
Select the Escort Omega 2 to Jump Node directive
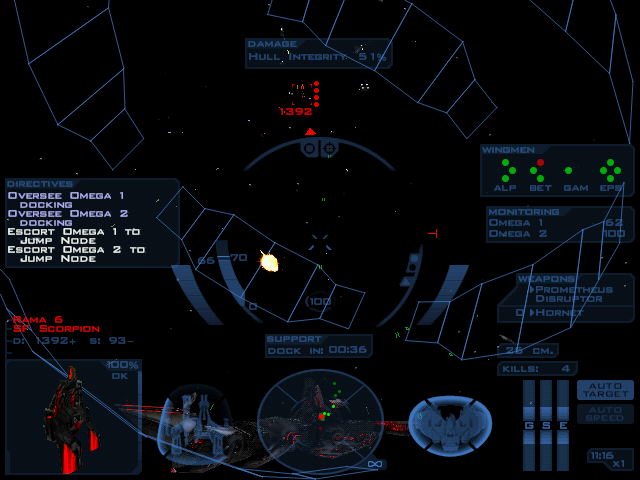(76, 254)
